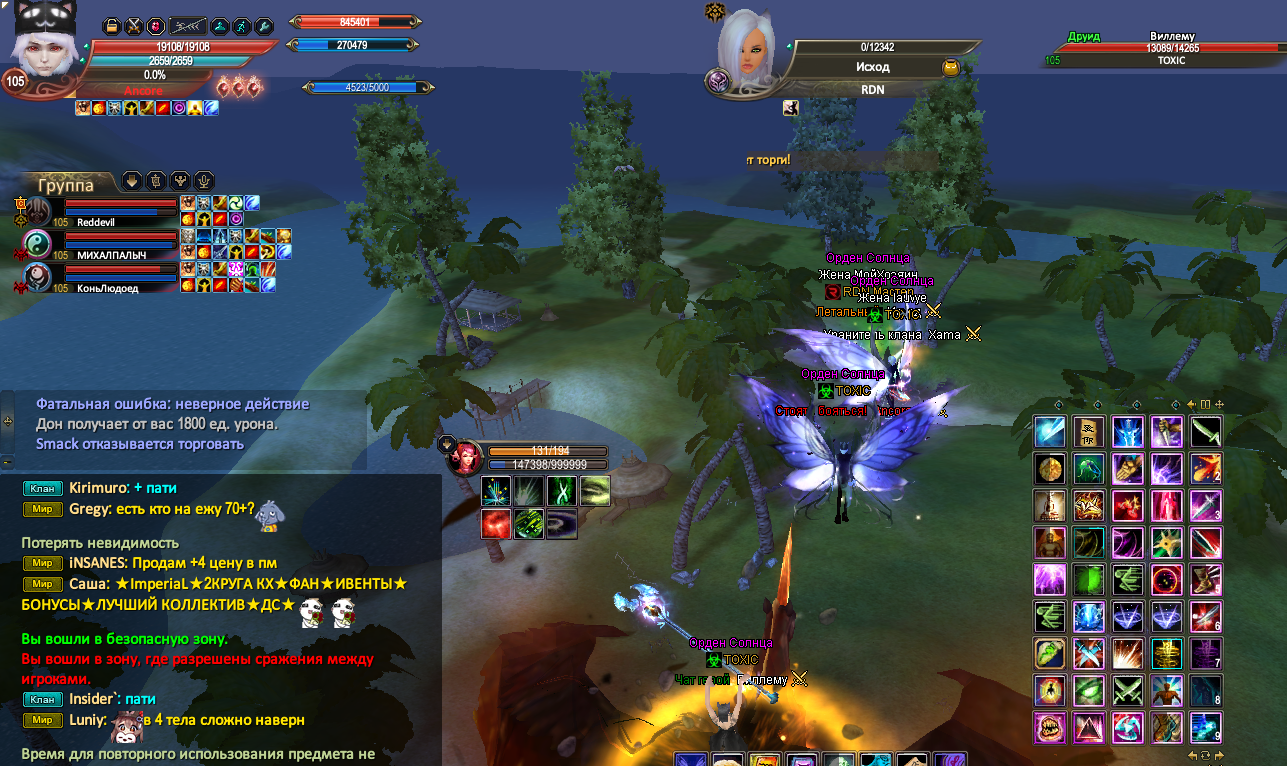1287x766 pixels.
Task: Click the padlock icon above the player bars
Action: point(112,26)
